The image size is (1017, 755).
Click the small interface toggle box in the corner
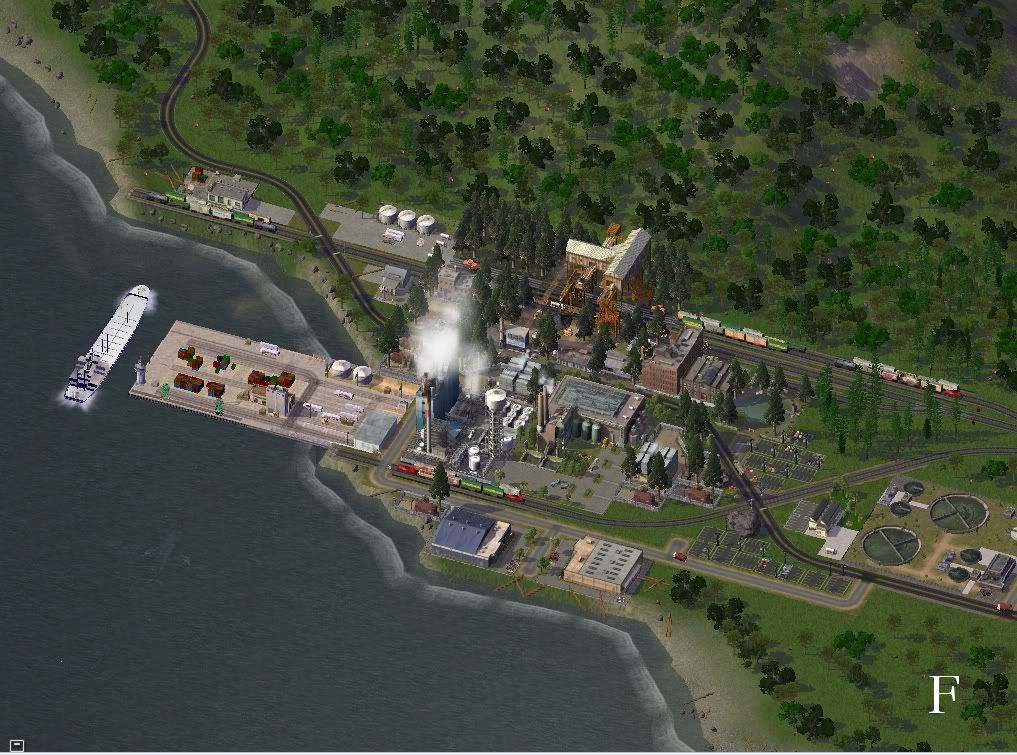pyautogui.click(x=18, y=744)
